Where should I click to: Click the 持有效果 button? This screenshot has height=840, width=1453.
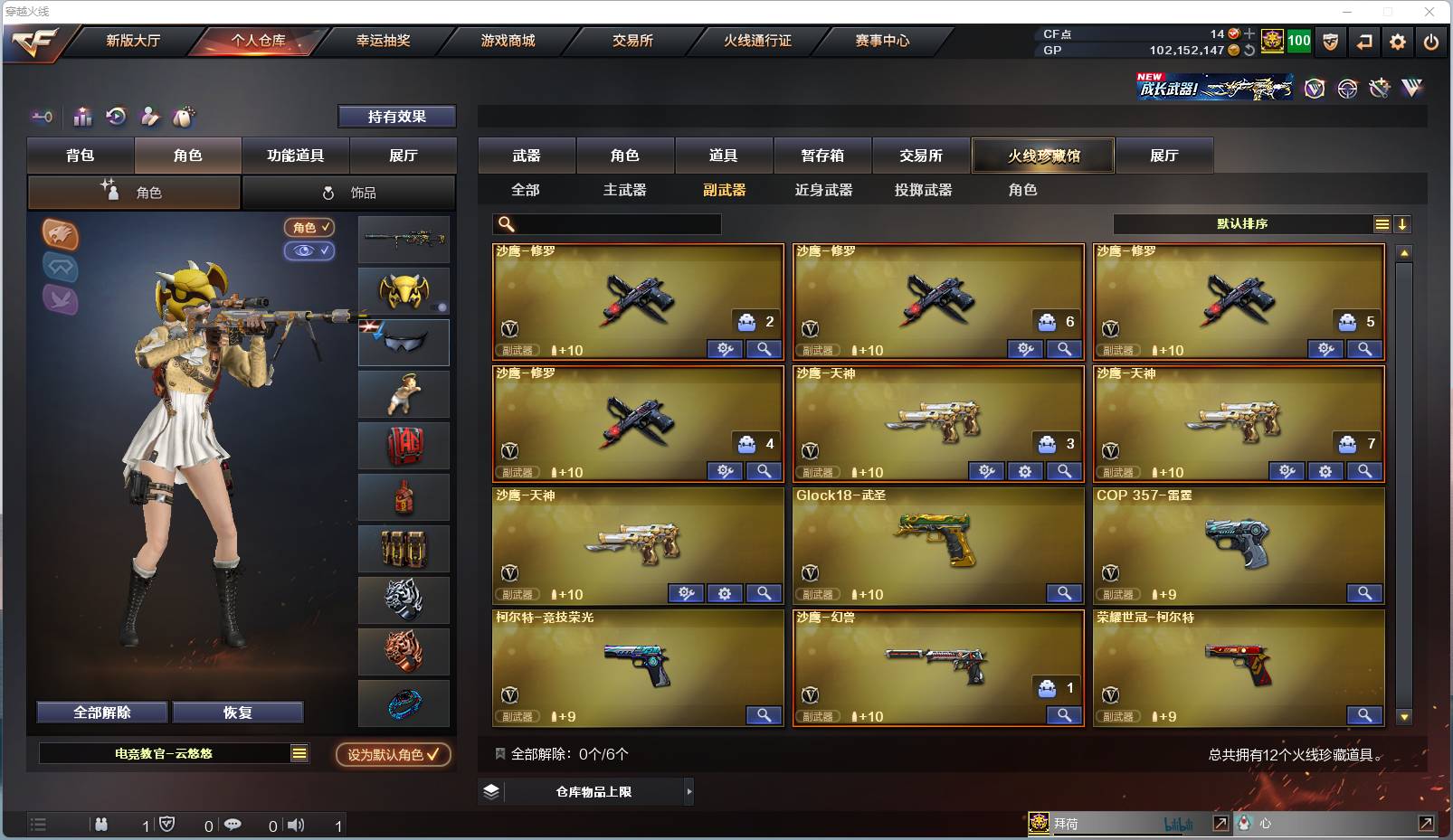pyautogui.click(x=396, y=117)
